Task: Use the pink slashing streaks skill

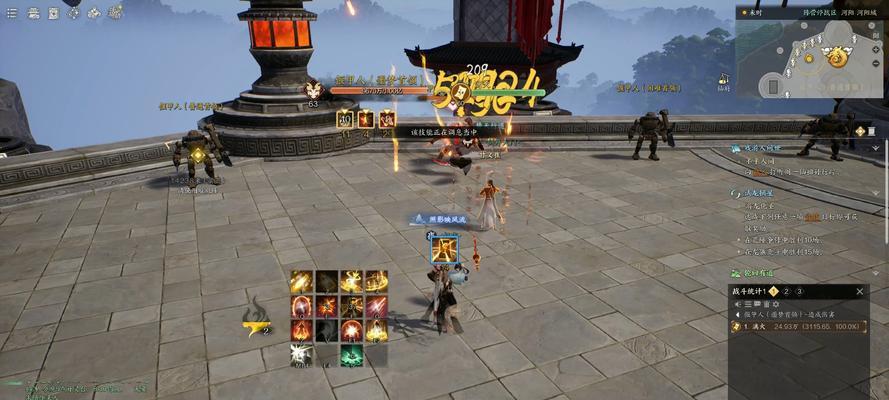Action: [x=376, y=306]
